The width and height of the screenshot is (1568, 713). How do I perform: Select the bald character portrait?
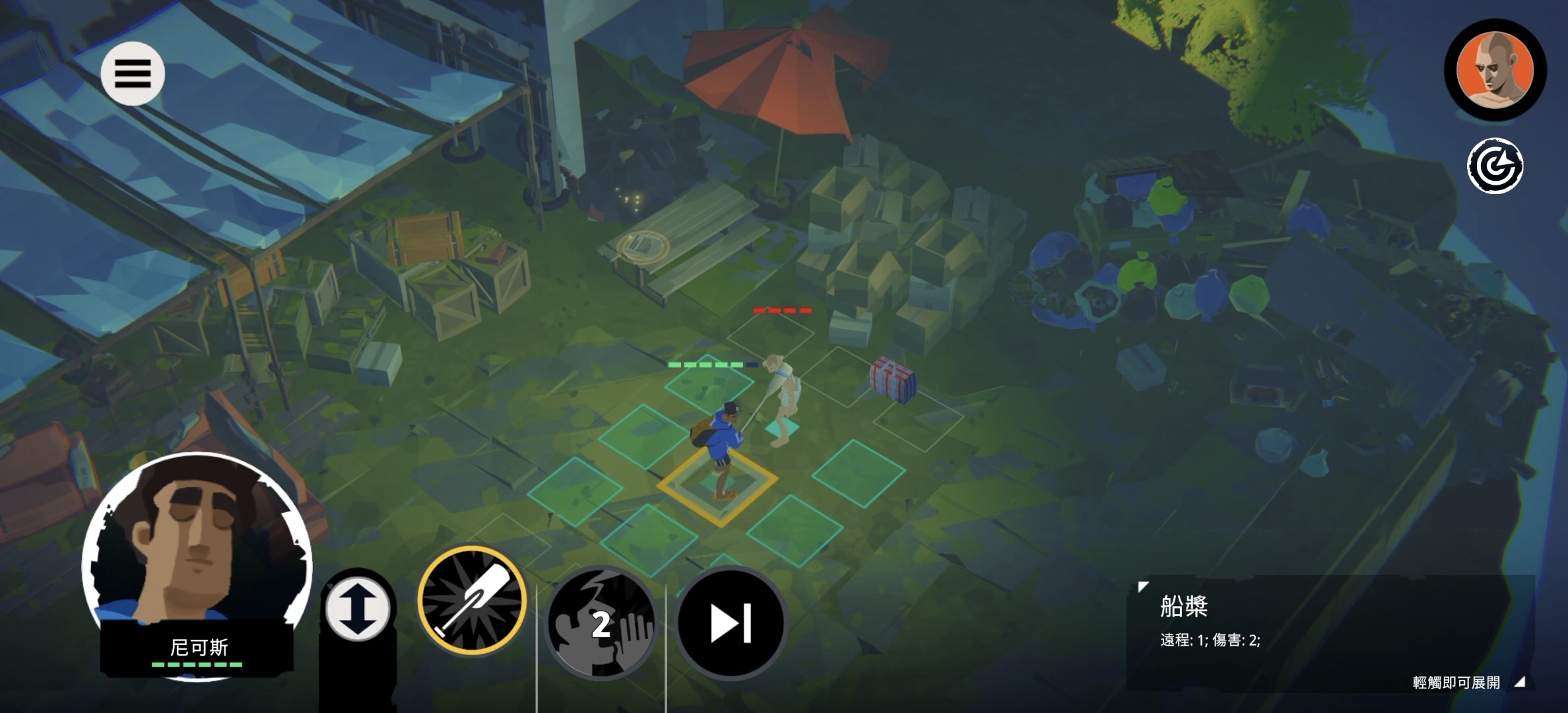tap(1495, 70)
